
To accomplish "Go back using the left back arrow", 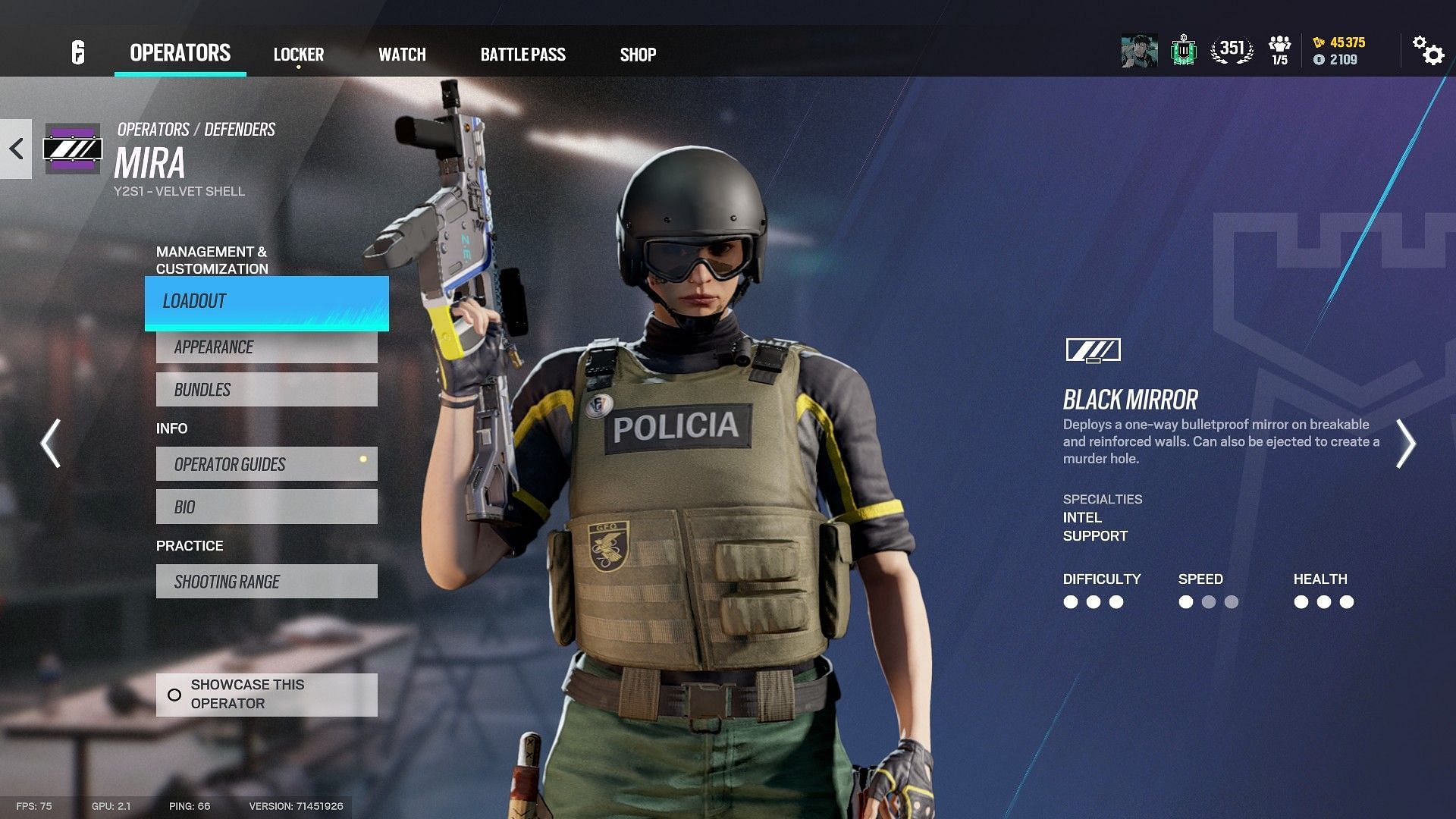I will tap(16, 149).
